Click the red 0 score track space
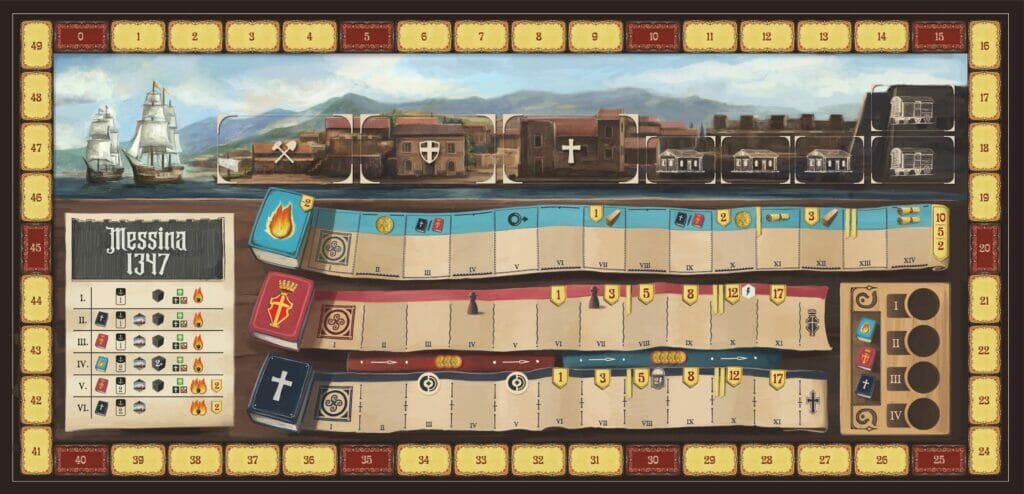1024x494 pixels. tap(81, 37)
